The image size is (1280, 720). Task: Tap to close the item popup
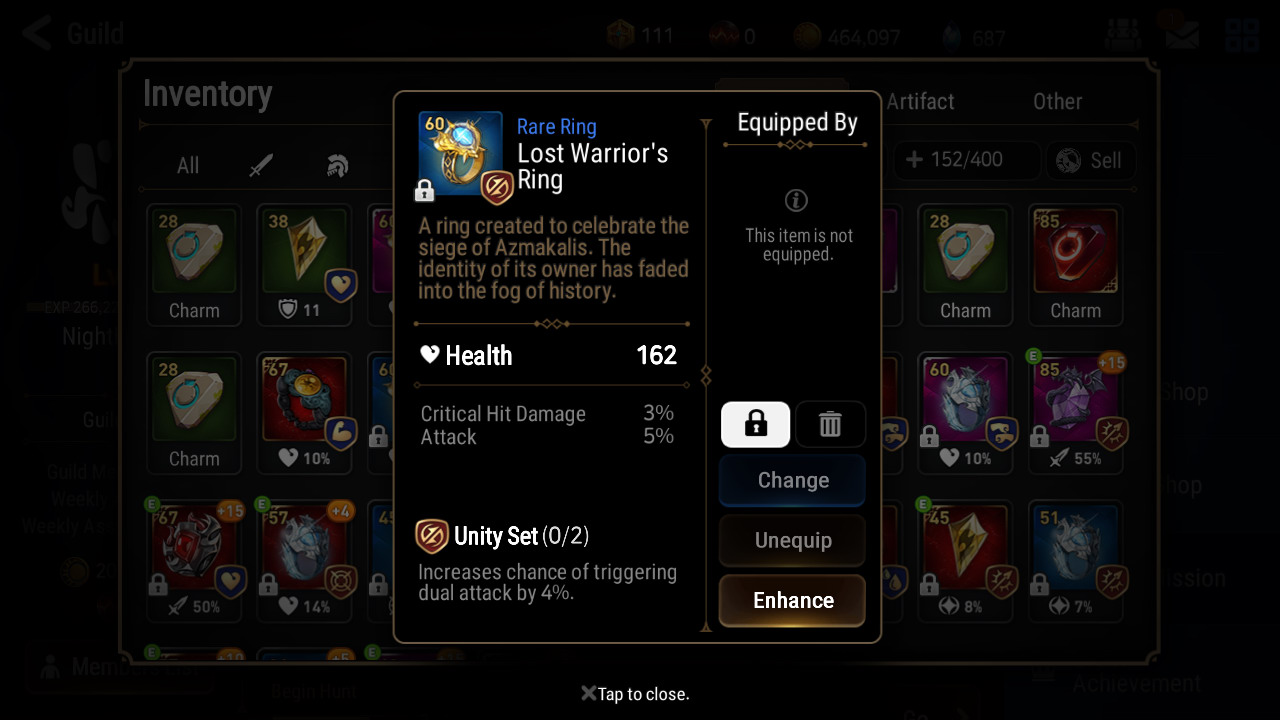click(x=636, y=694)
